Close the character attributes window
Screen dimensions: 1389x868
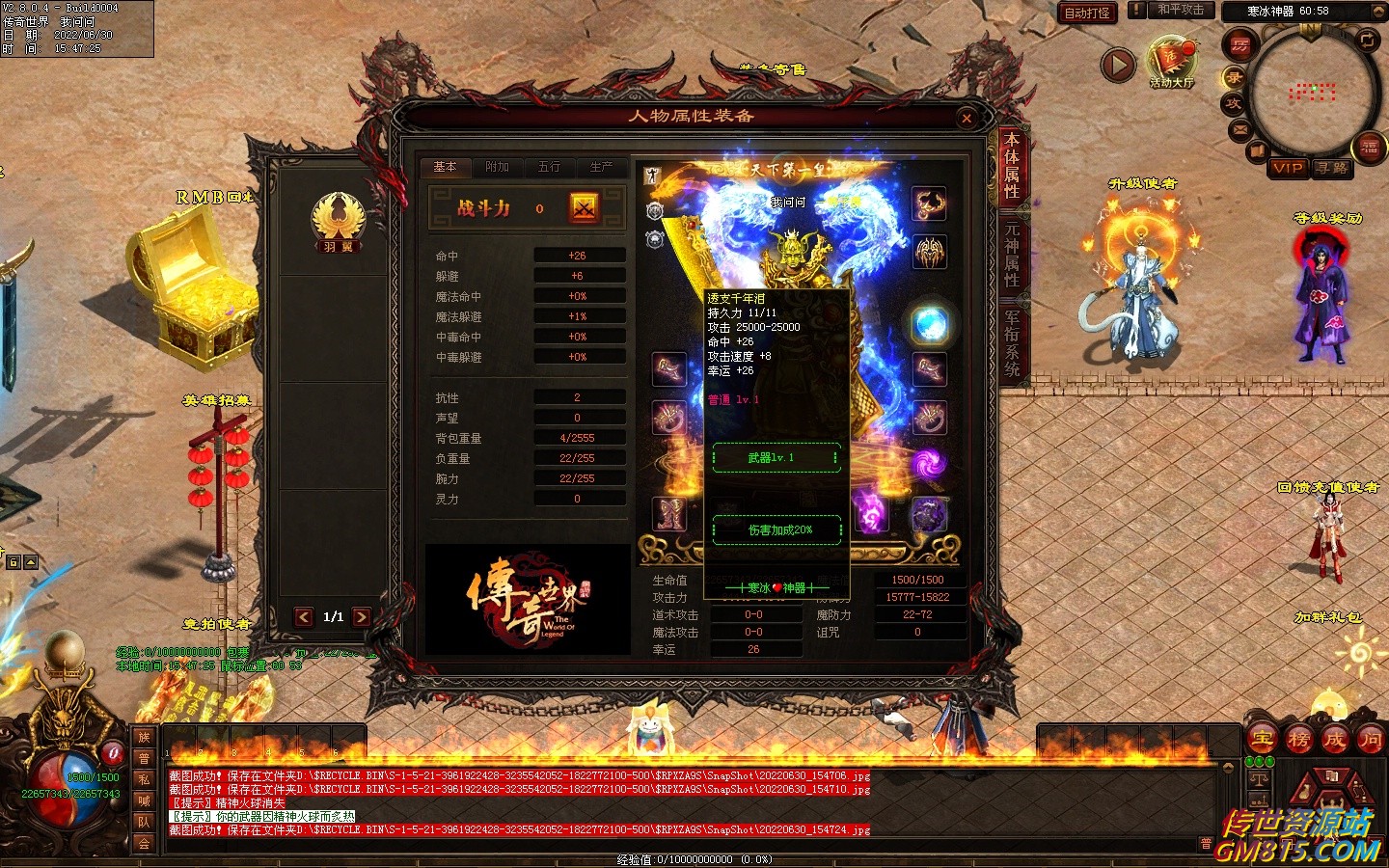(967, 119)
